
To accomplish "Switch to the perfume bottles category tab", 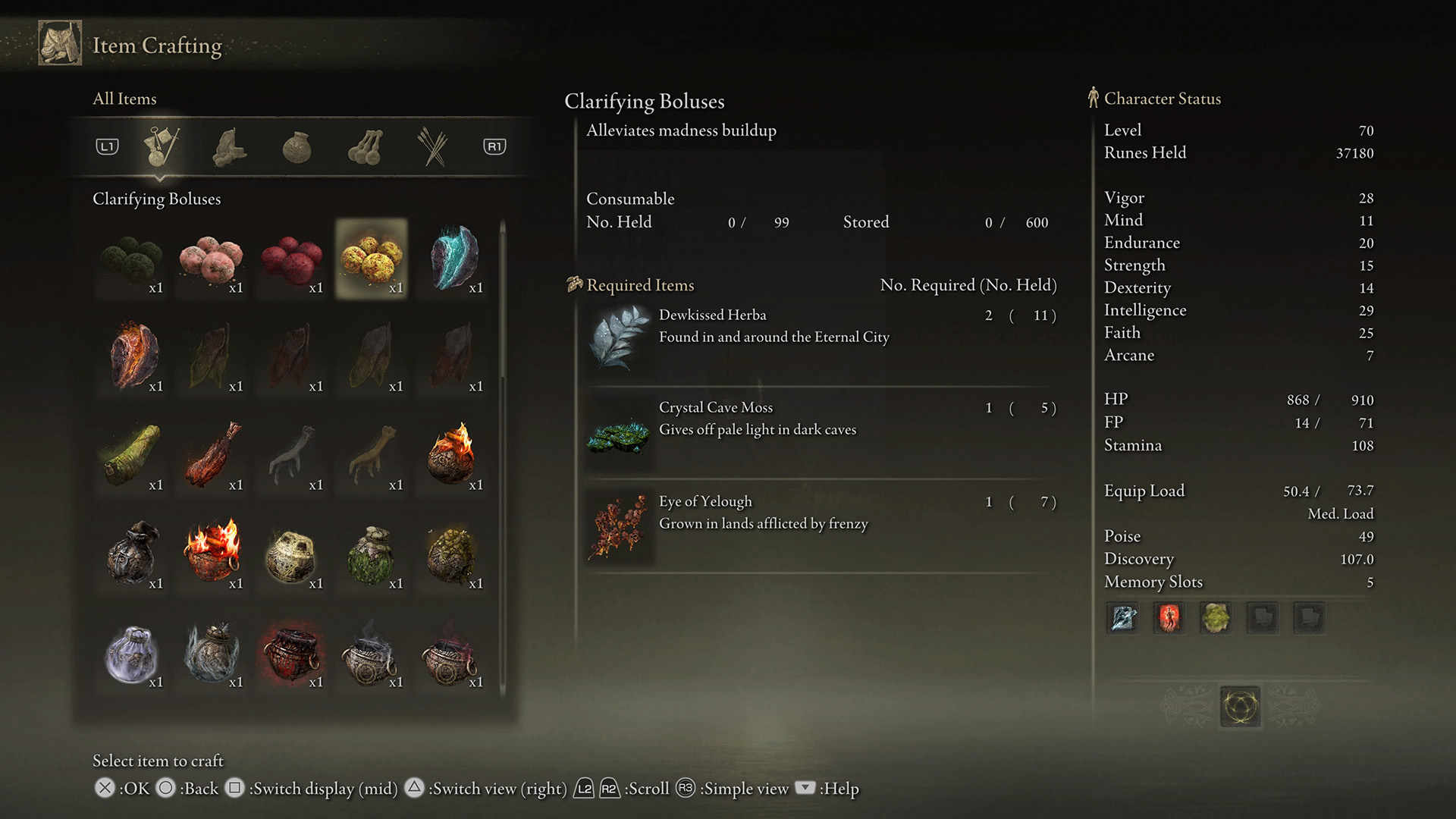I will click(x=365, y=147).
